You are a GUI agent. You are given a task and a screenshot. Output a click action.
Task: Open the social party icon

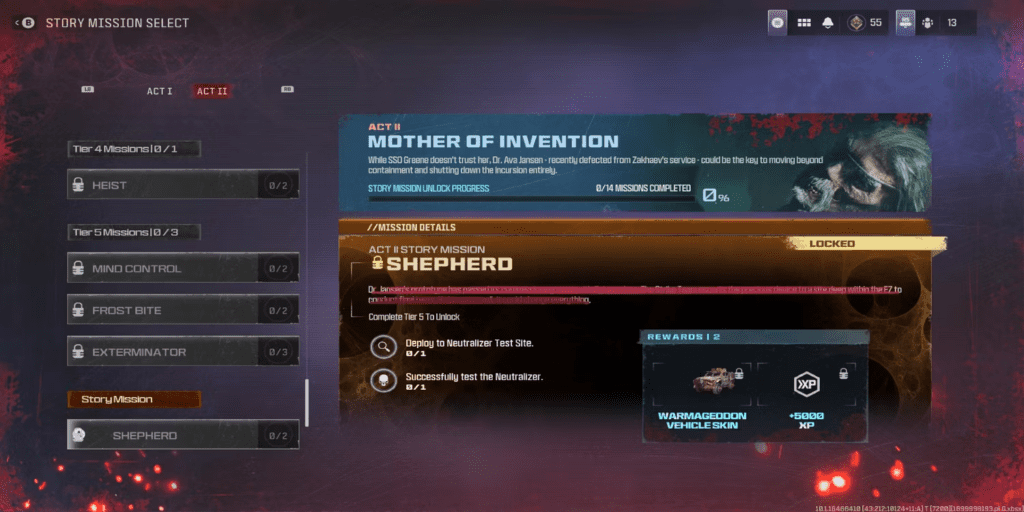tap(926, 23)
